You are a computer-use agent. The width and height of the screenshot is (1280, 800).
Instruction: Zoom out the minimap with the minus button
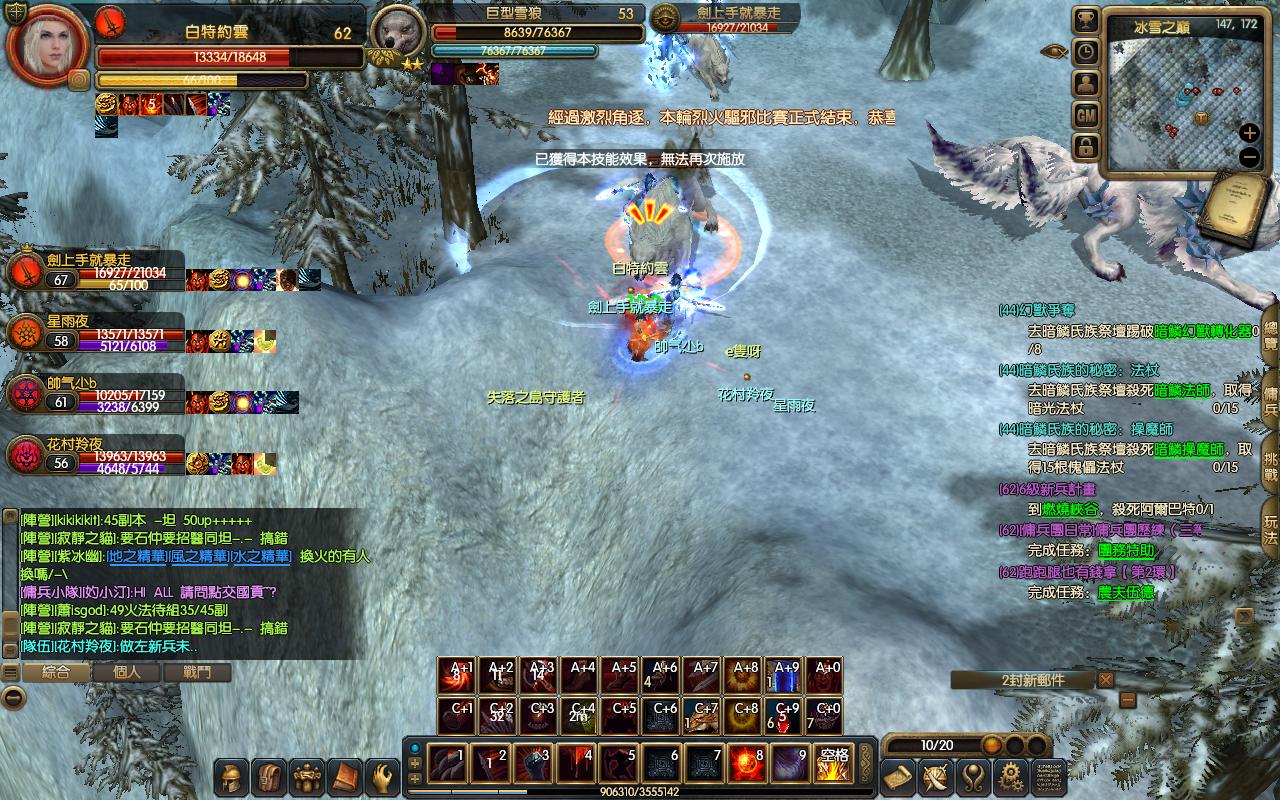tap(1249, 157)
